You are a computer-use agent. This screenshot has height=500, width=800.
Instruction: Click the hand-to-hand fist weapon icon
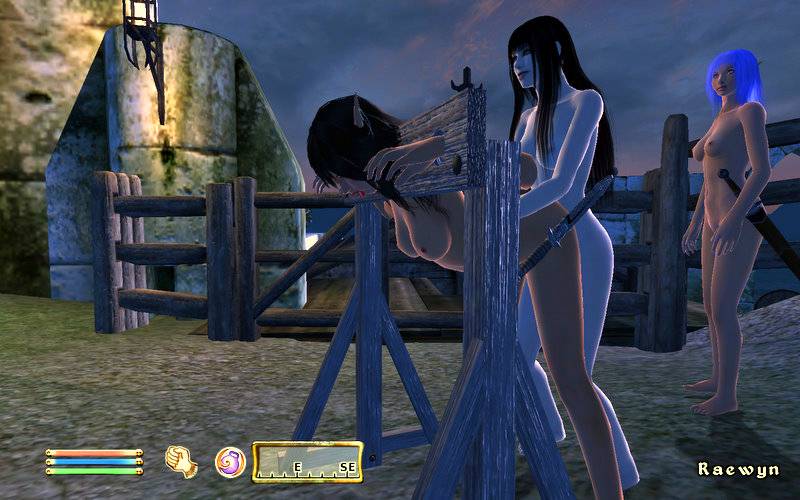coord(181,462)
